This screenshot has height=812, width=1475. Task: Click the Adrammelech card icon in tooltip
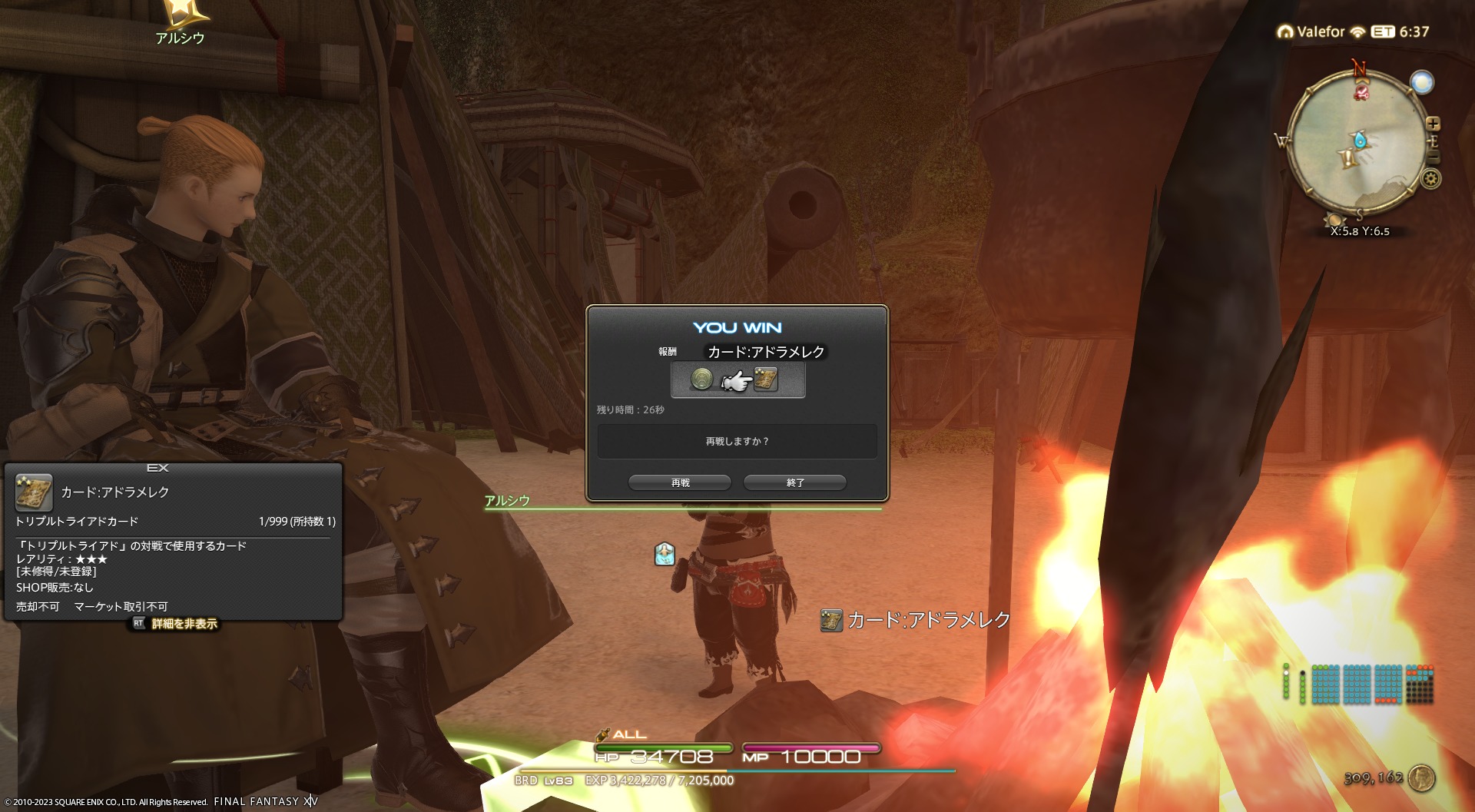(x=34, y=492)
